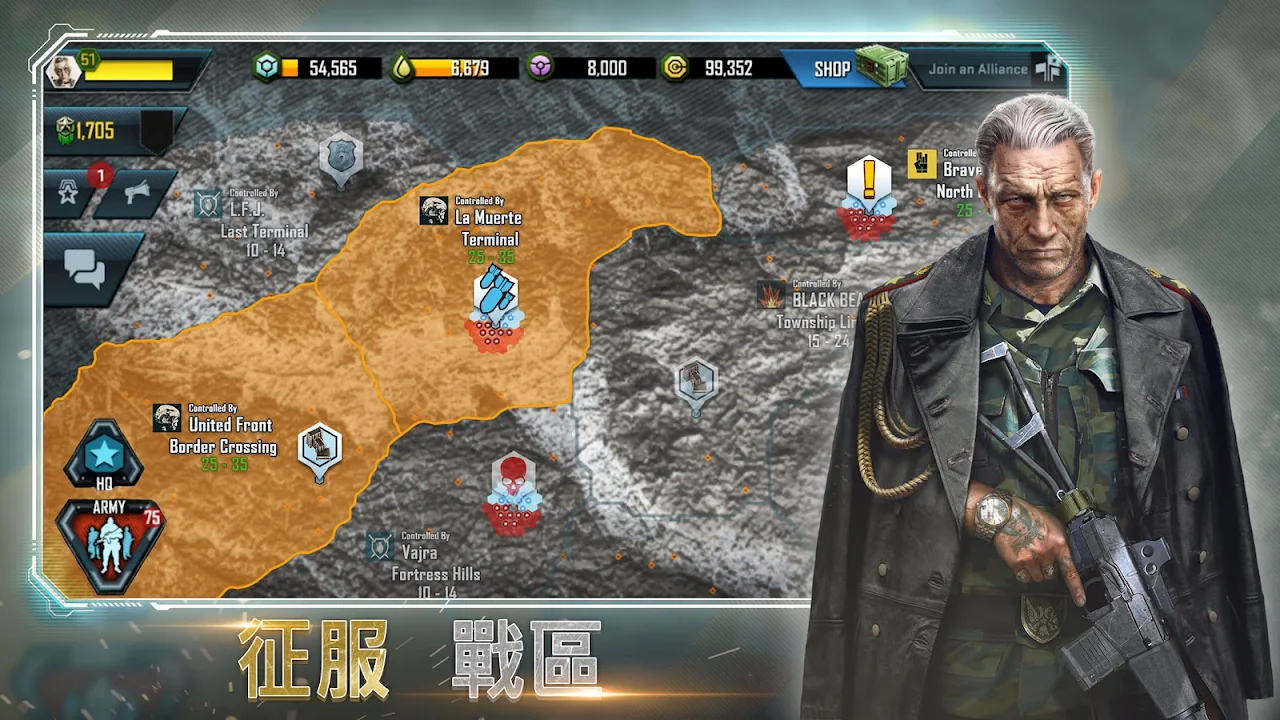
Task: Open the ARMY menu
Action: click(109, 543)
